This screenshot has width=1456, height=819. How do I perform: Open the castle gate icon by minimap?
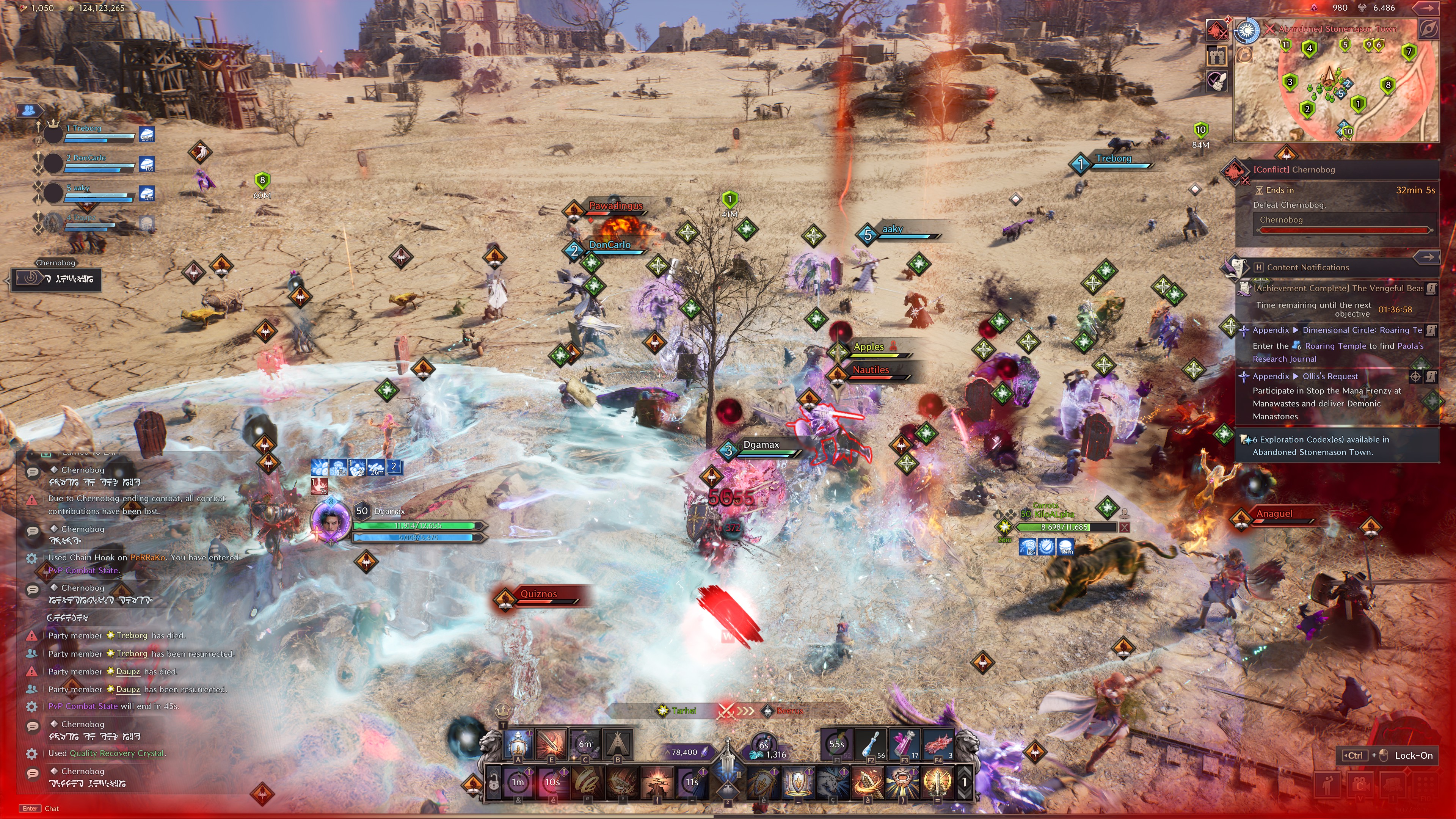point(1217,55)
